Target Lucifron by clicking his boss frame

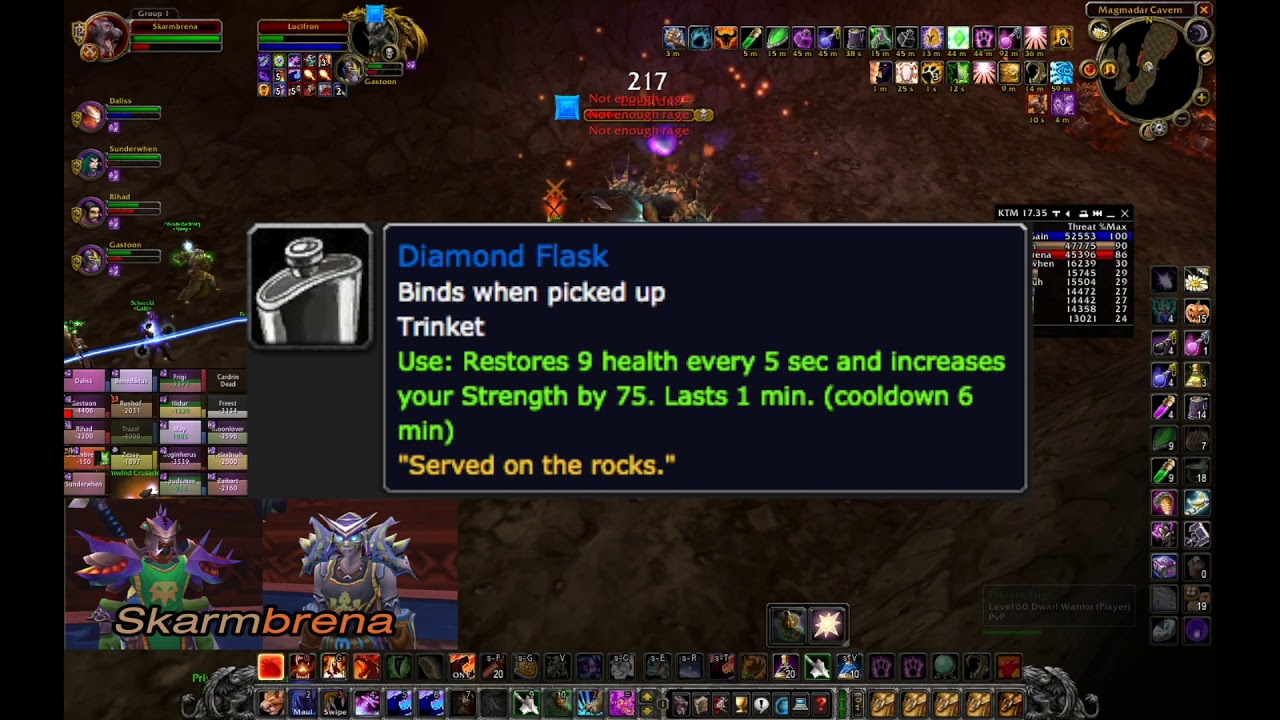(x=305, y=27)
